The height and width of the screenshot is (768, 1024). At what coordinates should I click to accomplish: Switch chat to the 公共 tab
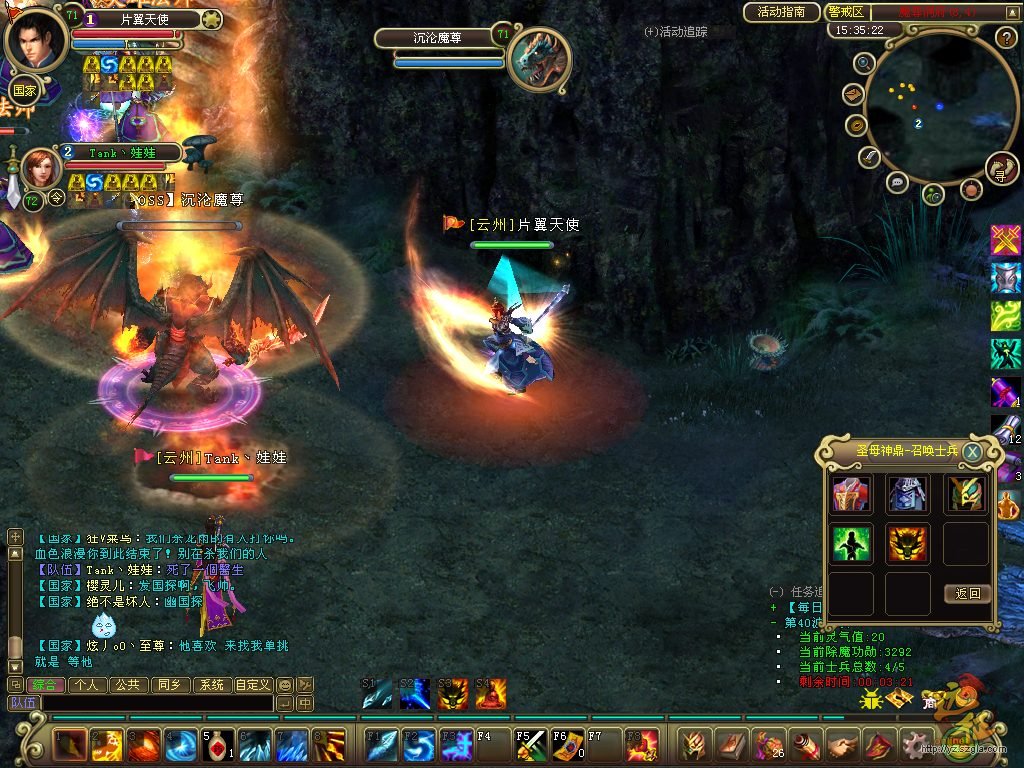[126, 685]
